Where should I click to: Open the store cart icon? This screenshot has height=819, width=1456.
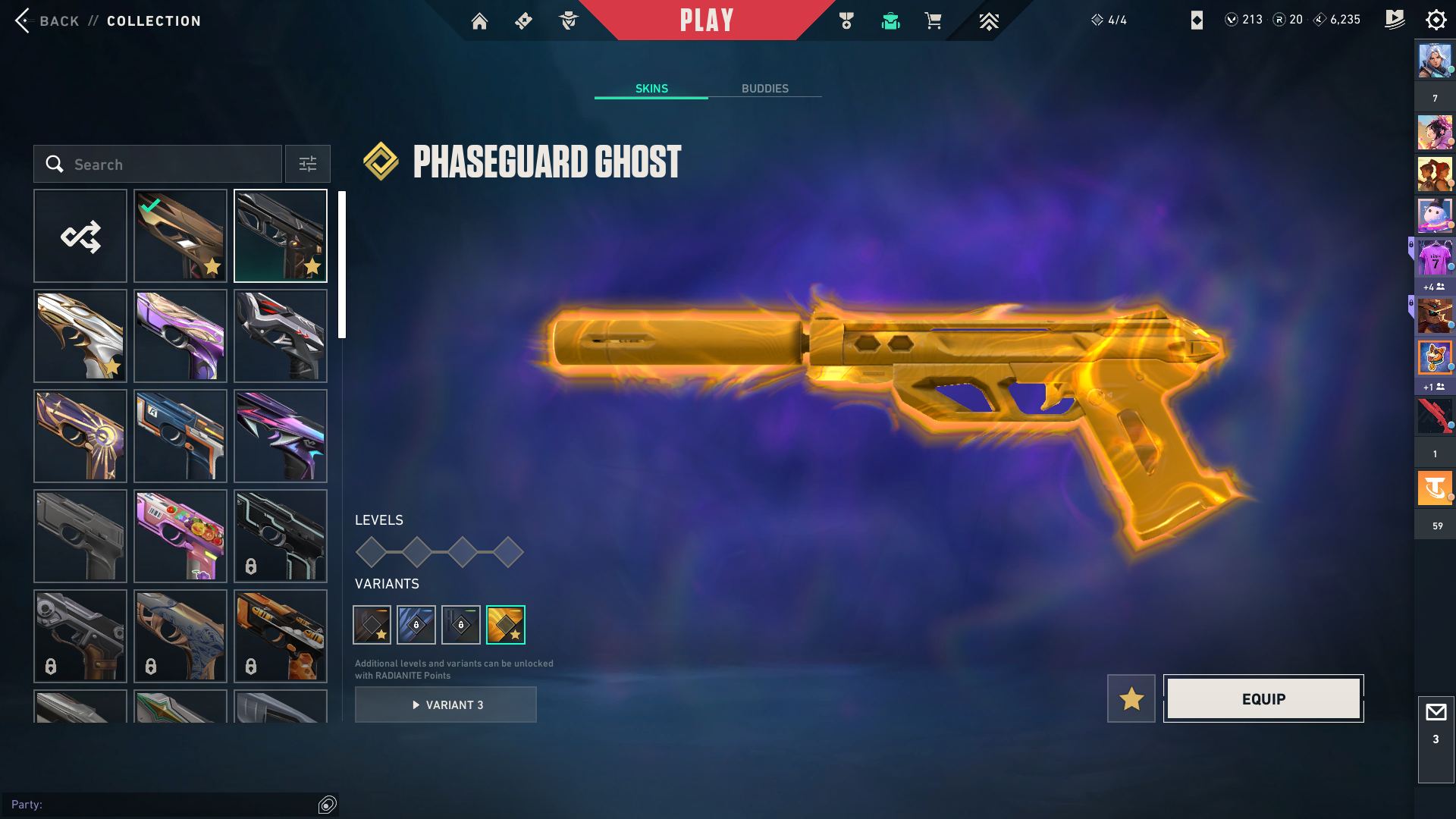click(933, 21)
